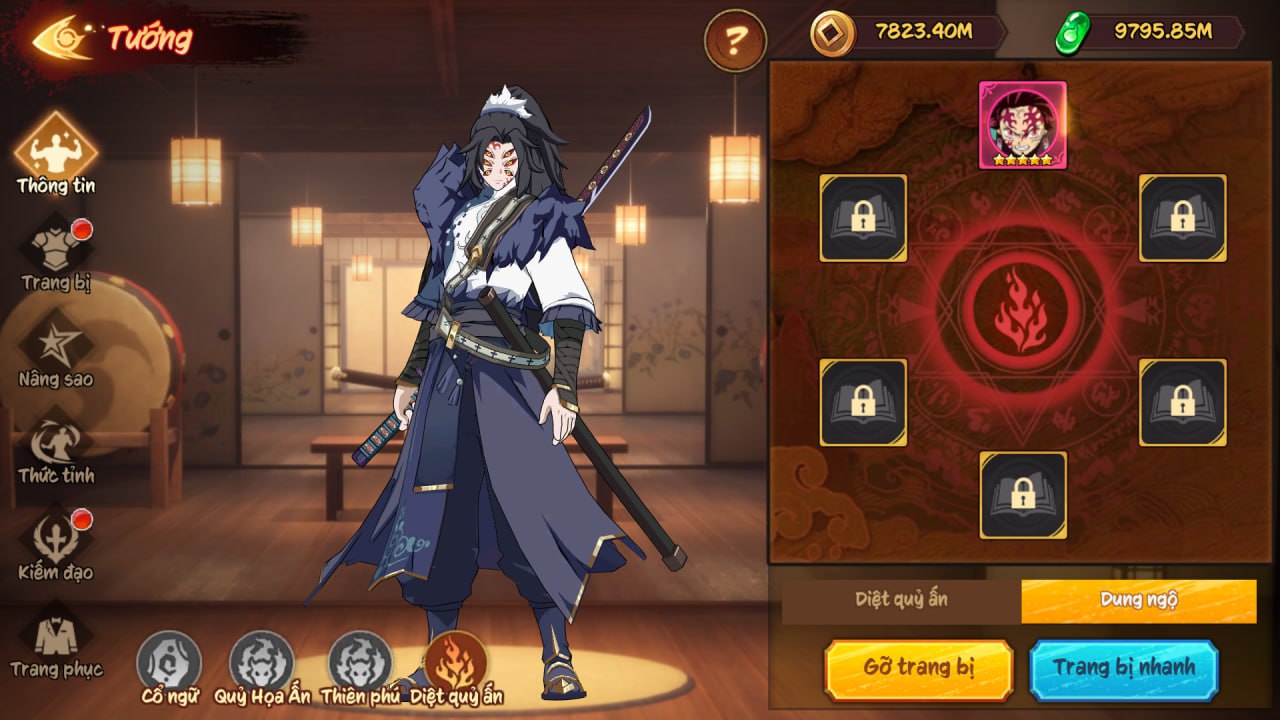Click the green gem currency icon
Viewport: 1280px width, 720px height.
1071,33
